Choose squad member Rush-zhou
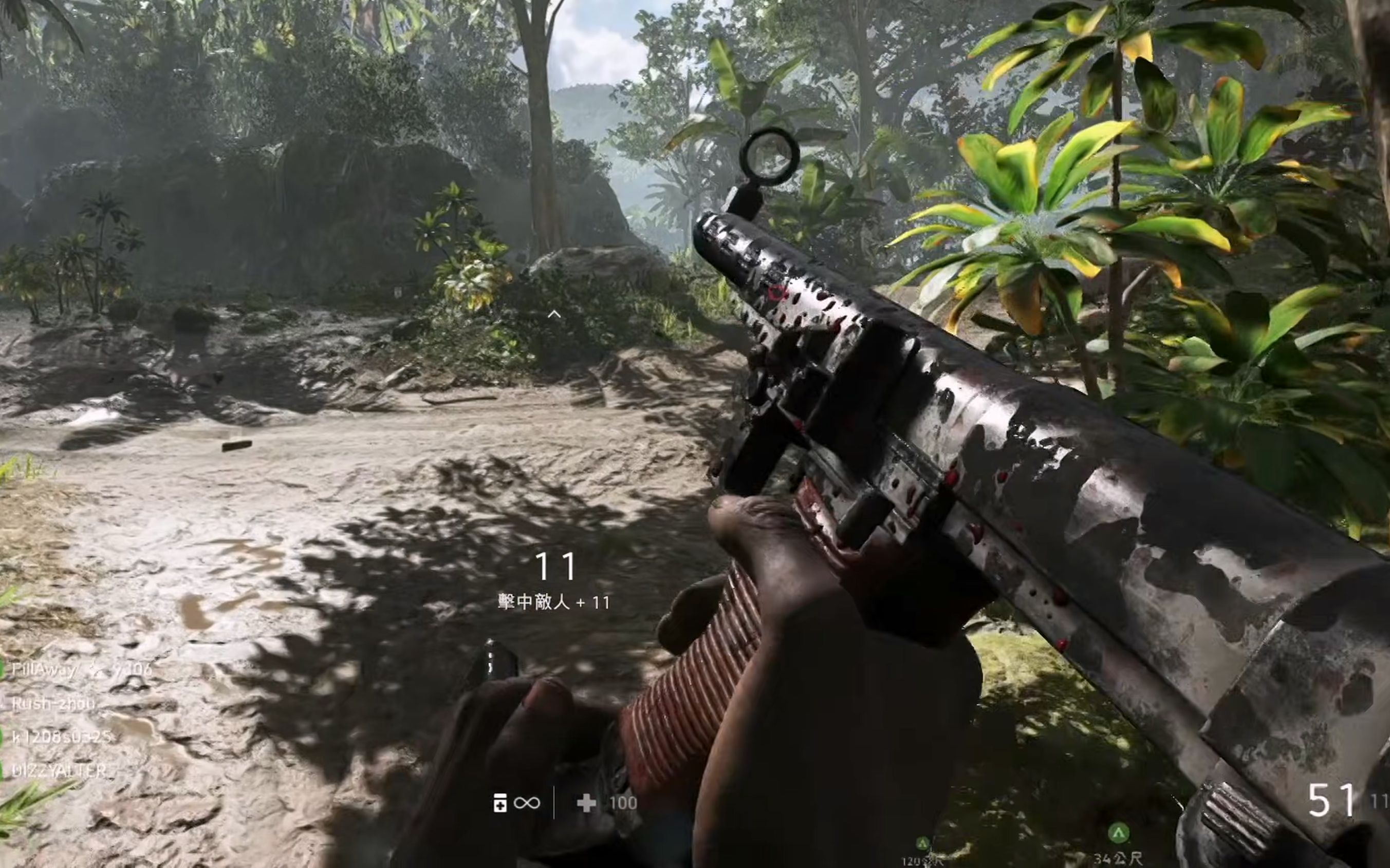1390x868 pixels. (53, 703)
